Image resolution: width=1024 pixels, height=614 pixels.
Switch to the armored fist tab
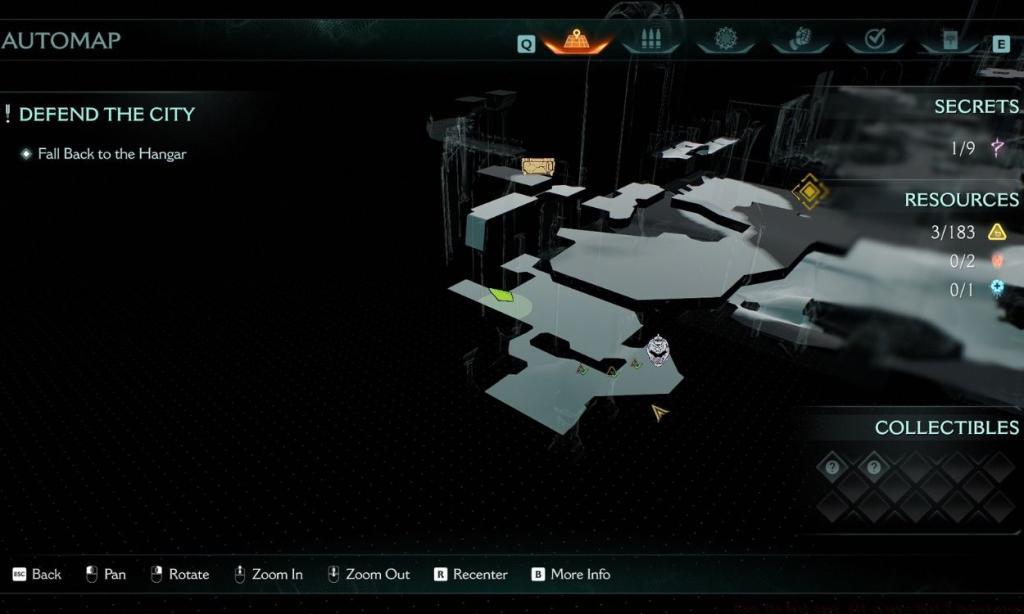tap(800, 41)
